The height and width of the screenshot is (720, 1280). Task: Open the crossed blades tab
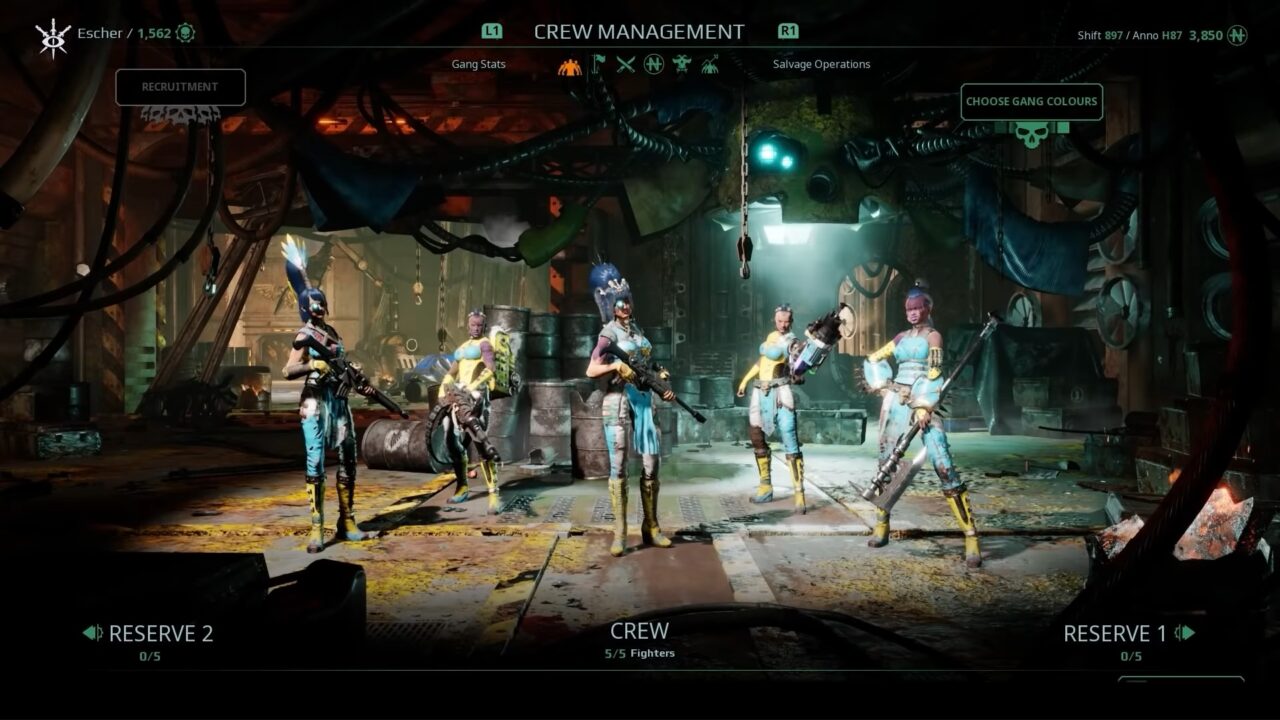(626, 65)
